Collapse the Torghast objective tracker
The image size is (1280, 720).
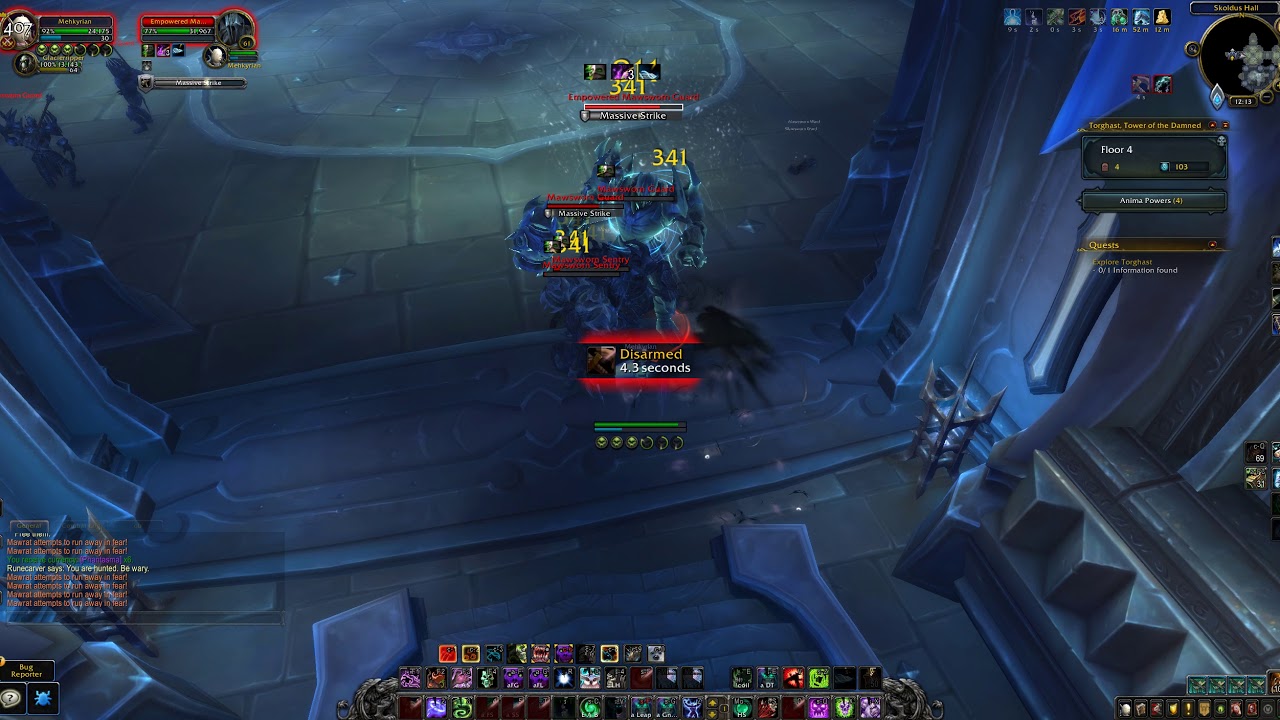click(1212, 125)
